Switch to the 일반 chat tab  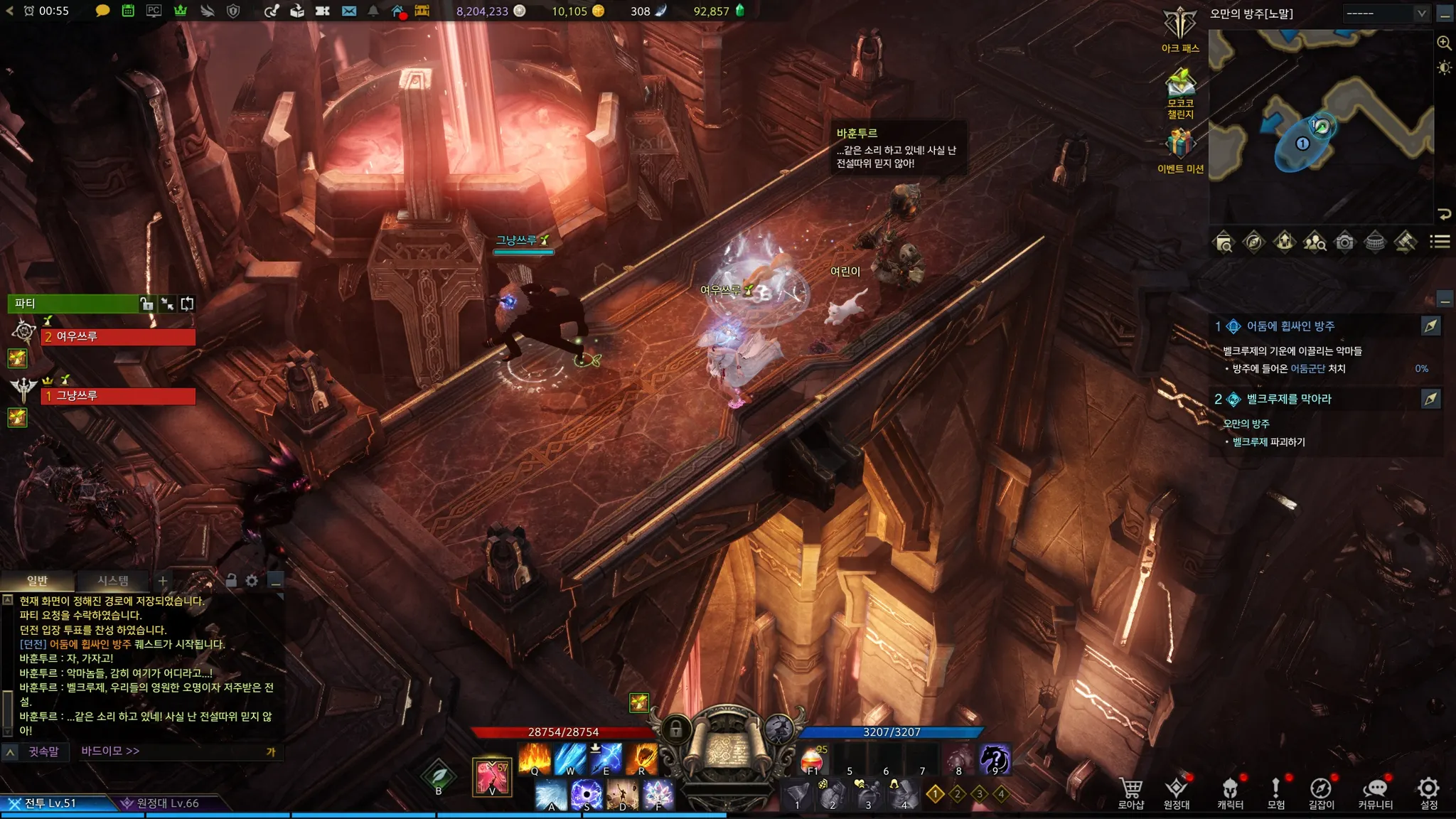coord(37,581)
